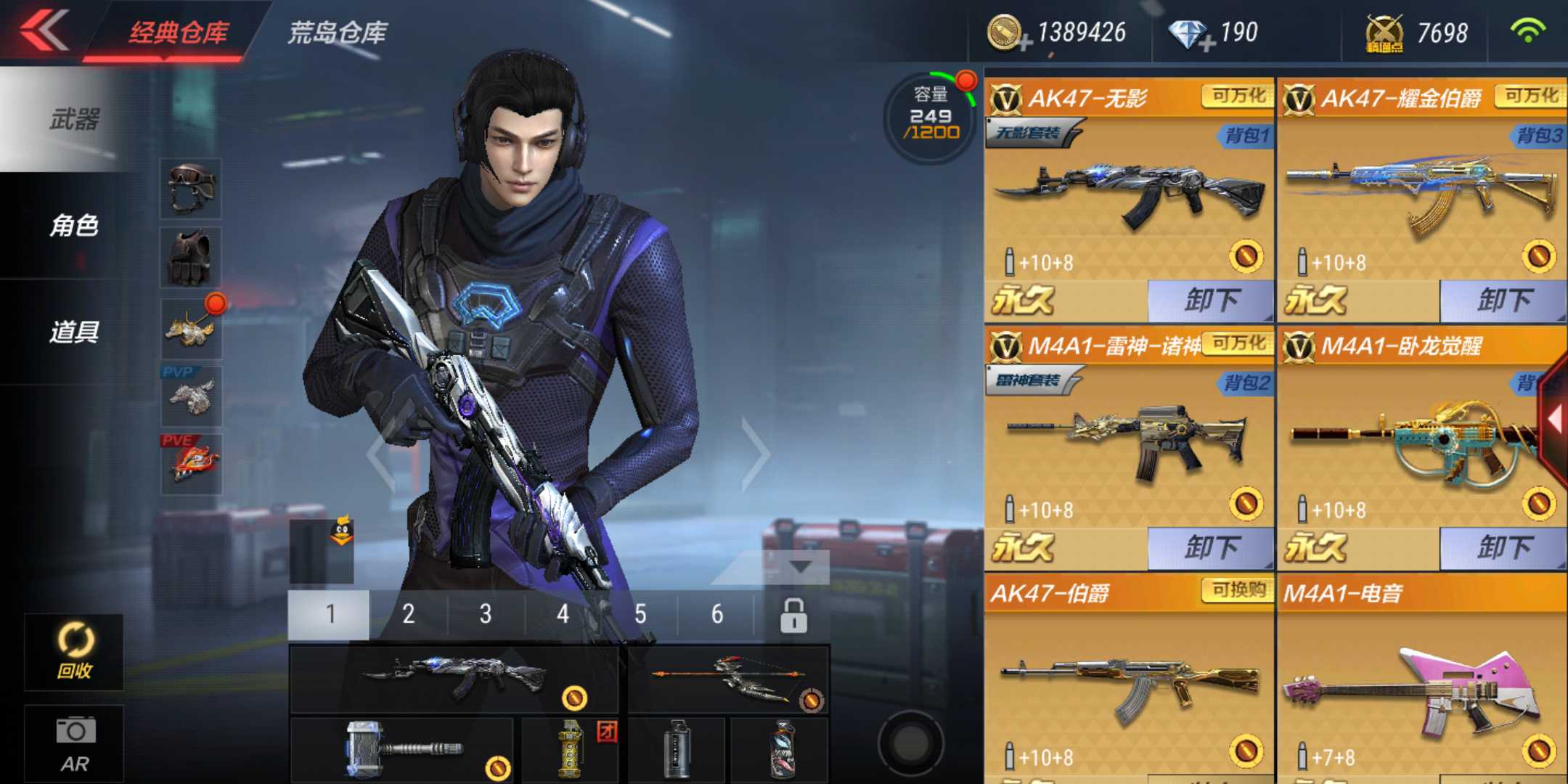The image size is (1568, 784).
Task: Switch to the 荒岛仓库 warehouse tab
Action: click(338, 33)
